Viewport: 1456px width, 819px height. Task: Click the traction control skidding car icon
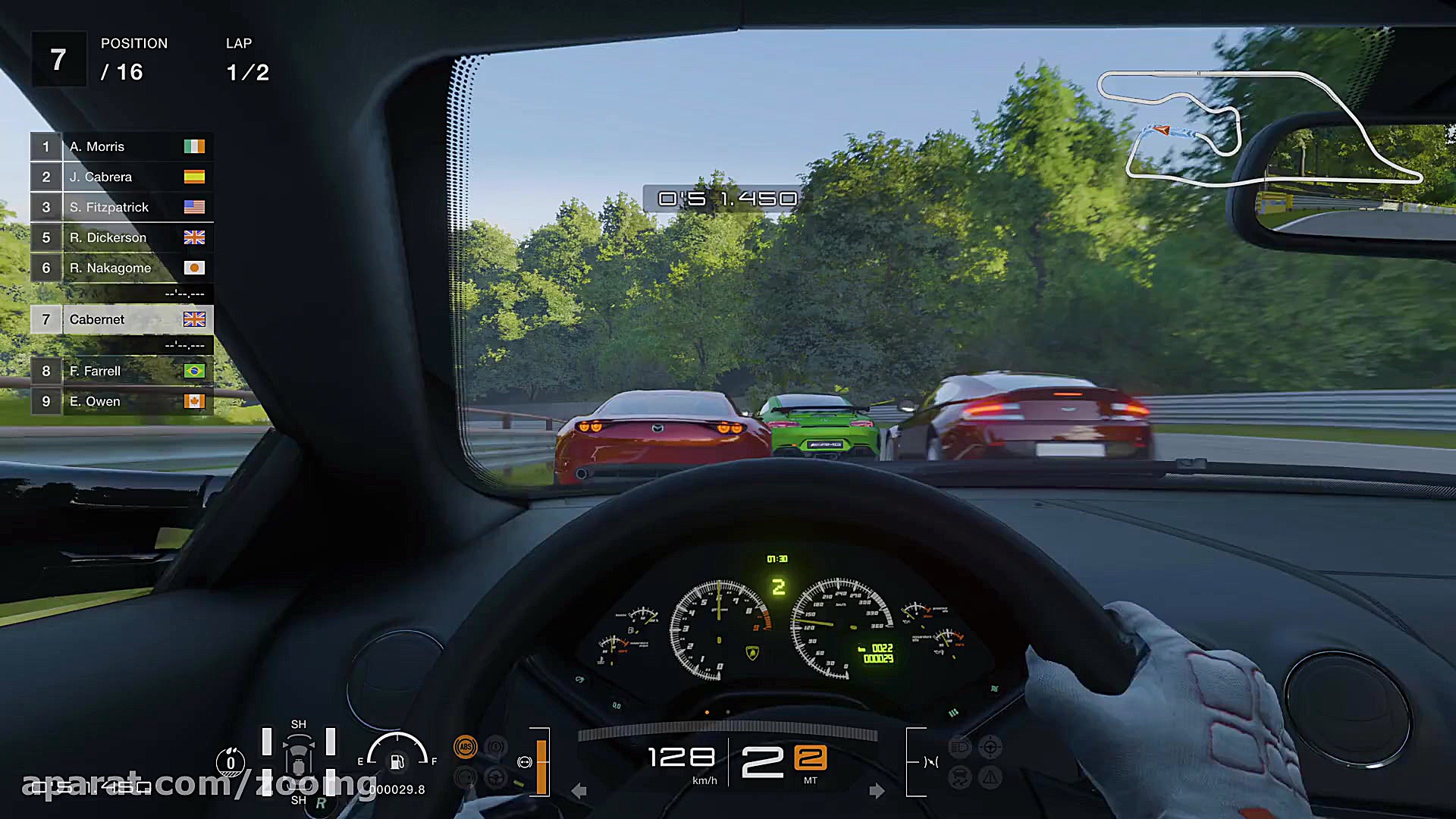tap(959, 777)
